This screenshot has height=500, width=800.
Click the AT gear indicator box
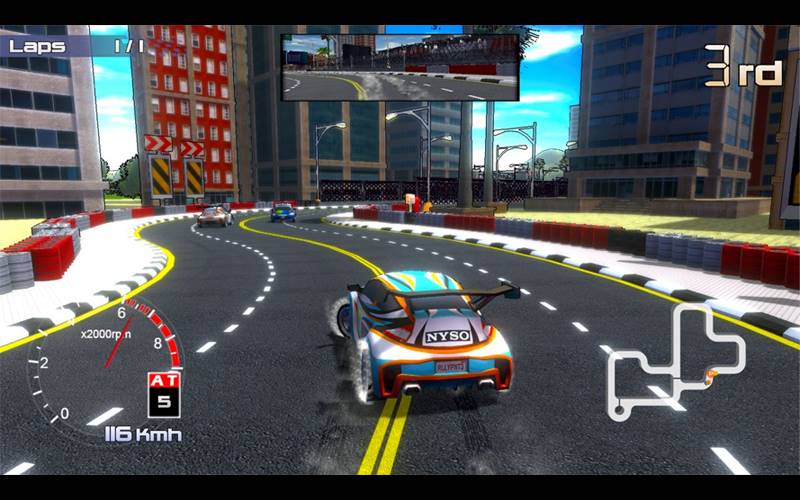[x=163, y=394]
